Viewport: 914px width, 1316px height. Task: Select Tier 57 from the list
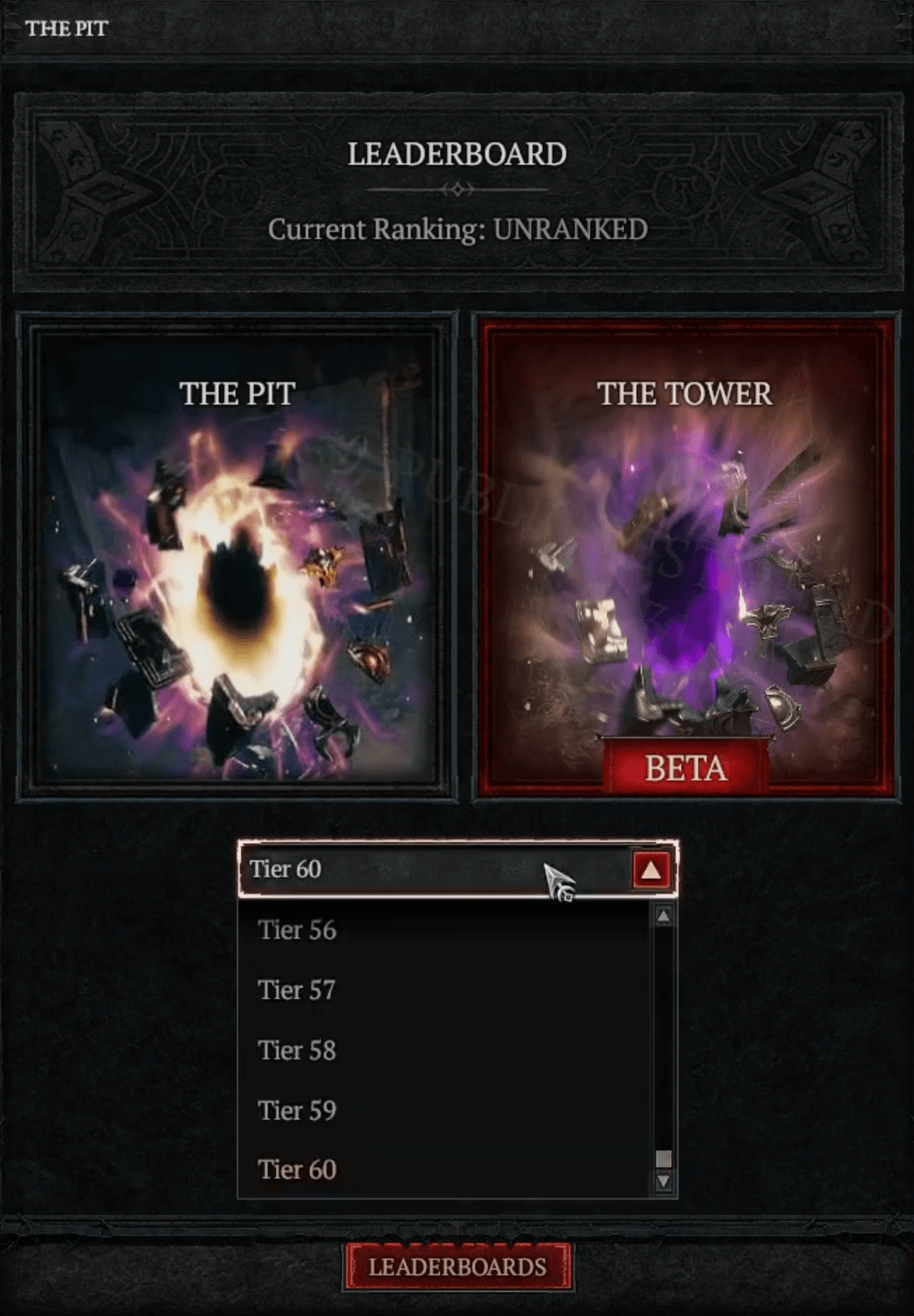297,991
